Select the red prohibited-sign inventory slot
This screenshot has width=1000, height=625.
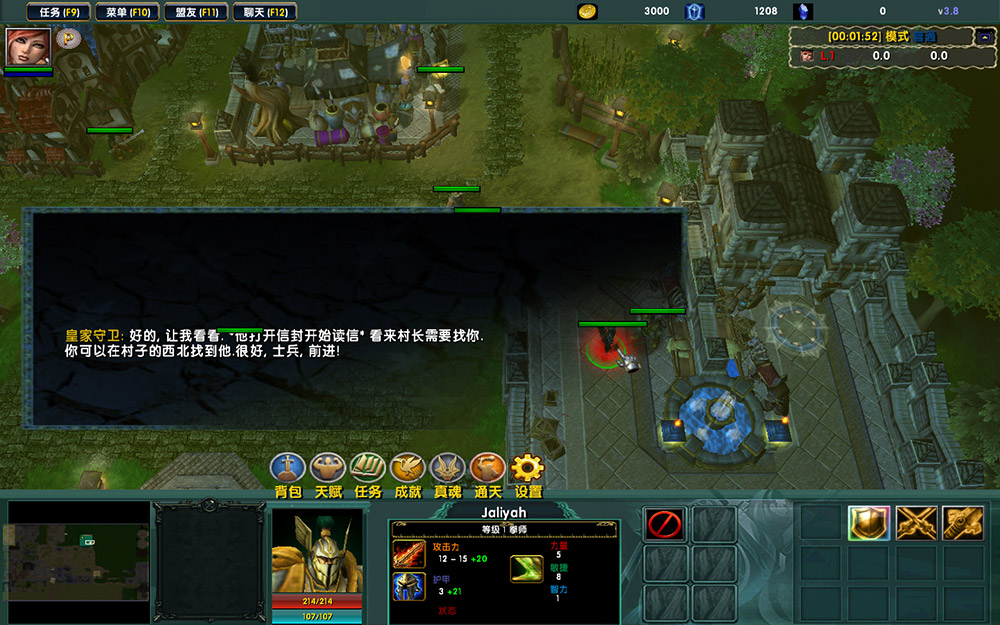(x=665, y=524)
